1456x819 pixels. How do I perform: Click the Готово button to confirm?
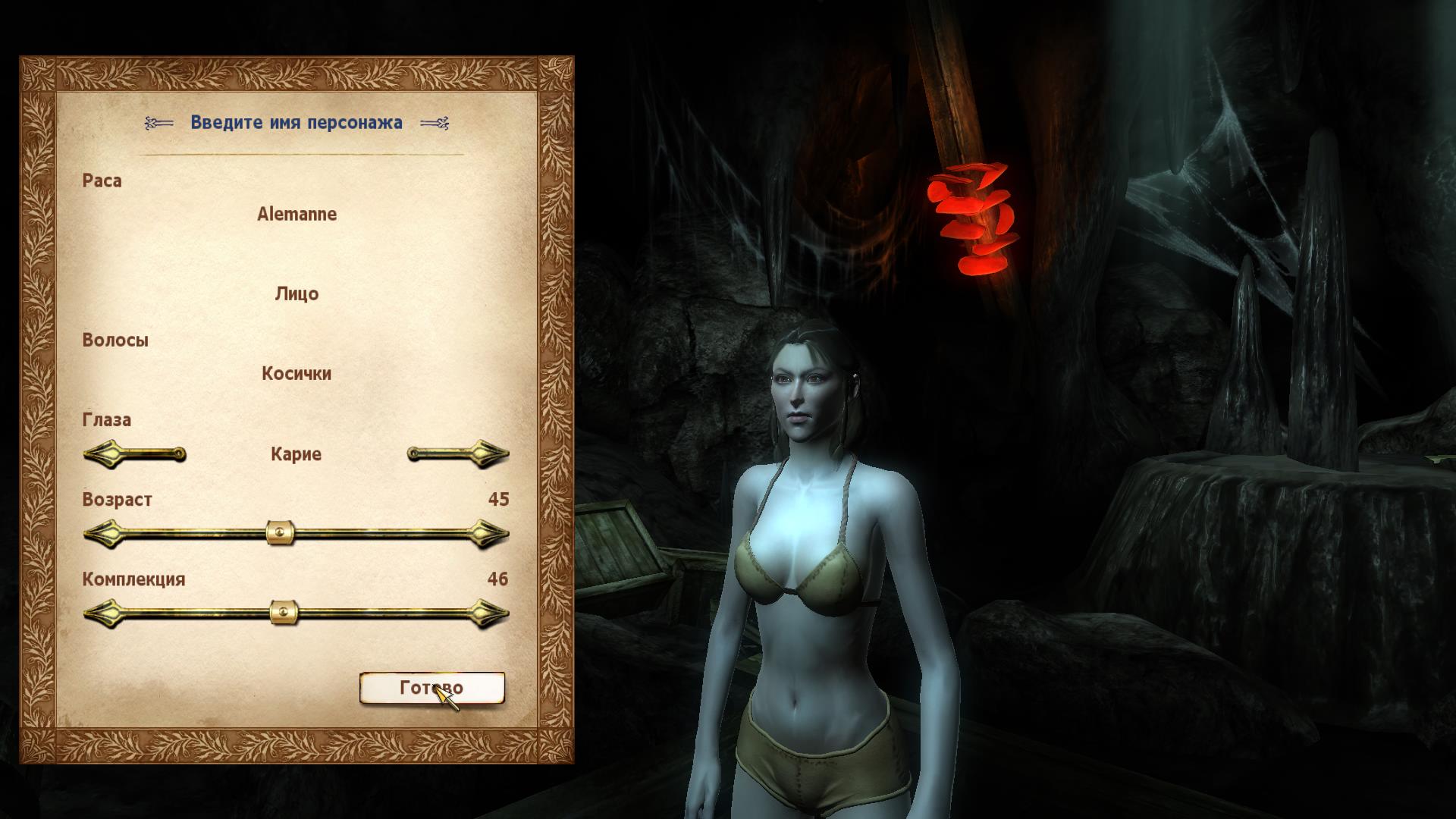point(431,688)
